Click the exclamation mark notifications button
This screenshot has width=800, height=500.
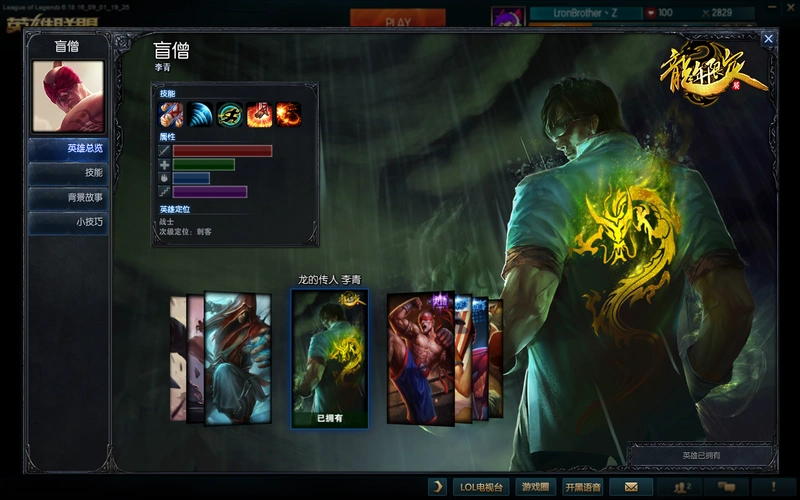coord(771,487)
